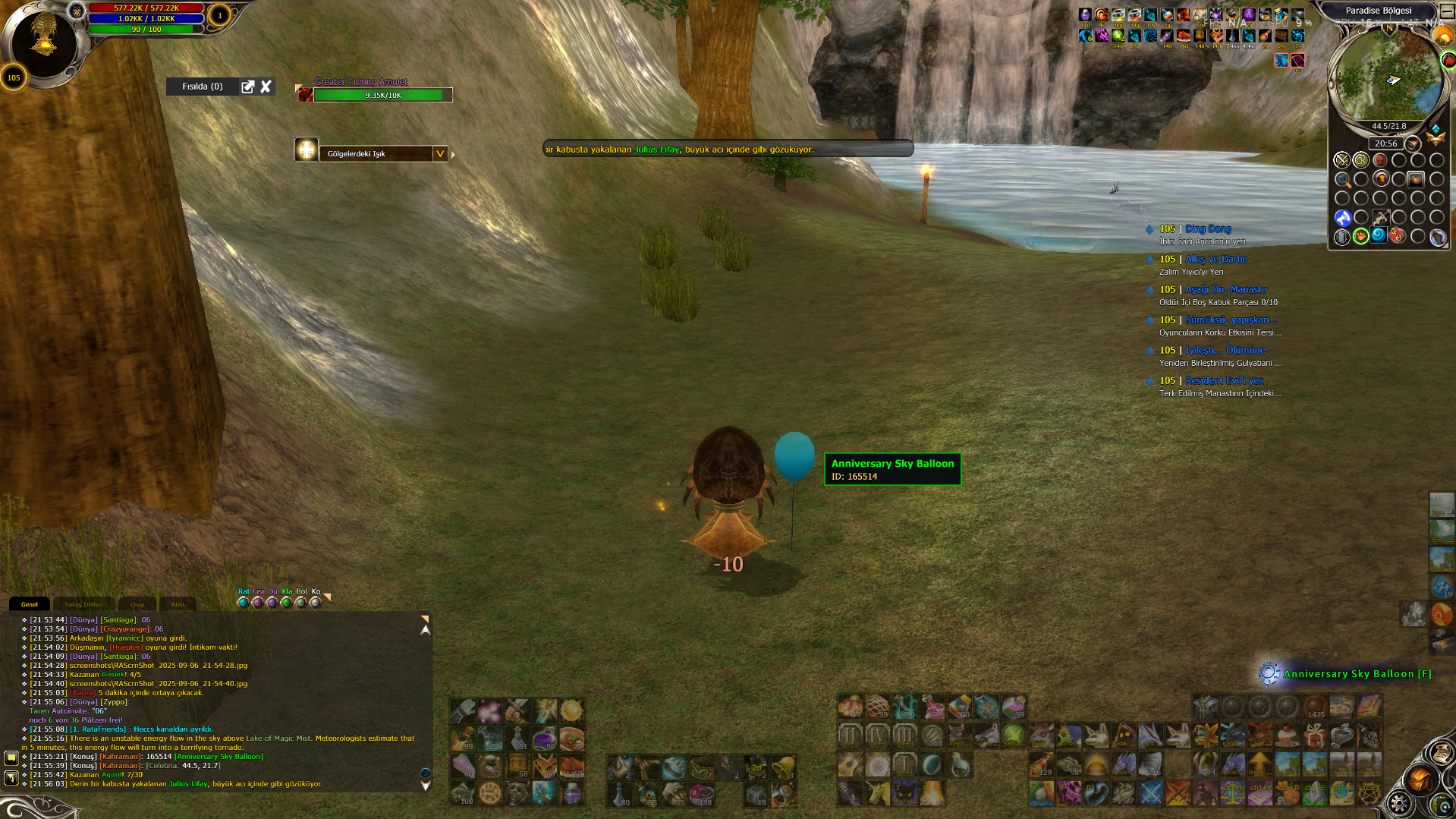Image resolution: width=1456 pixels, height=819 pixels.
Task: Close the Fısılda whisper window
Action: (x=266, y=87)
